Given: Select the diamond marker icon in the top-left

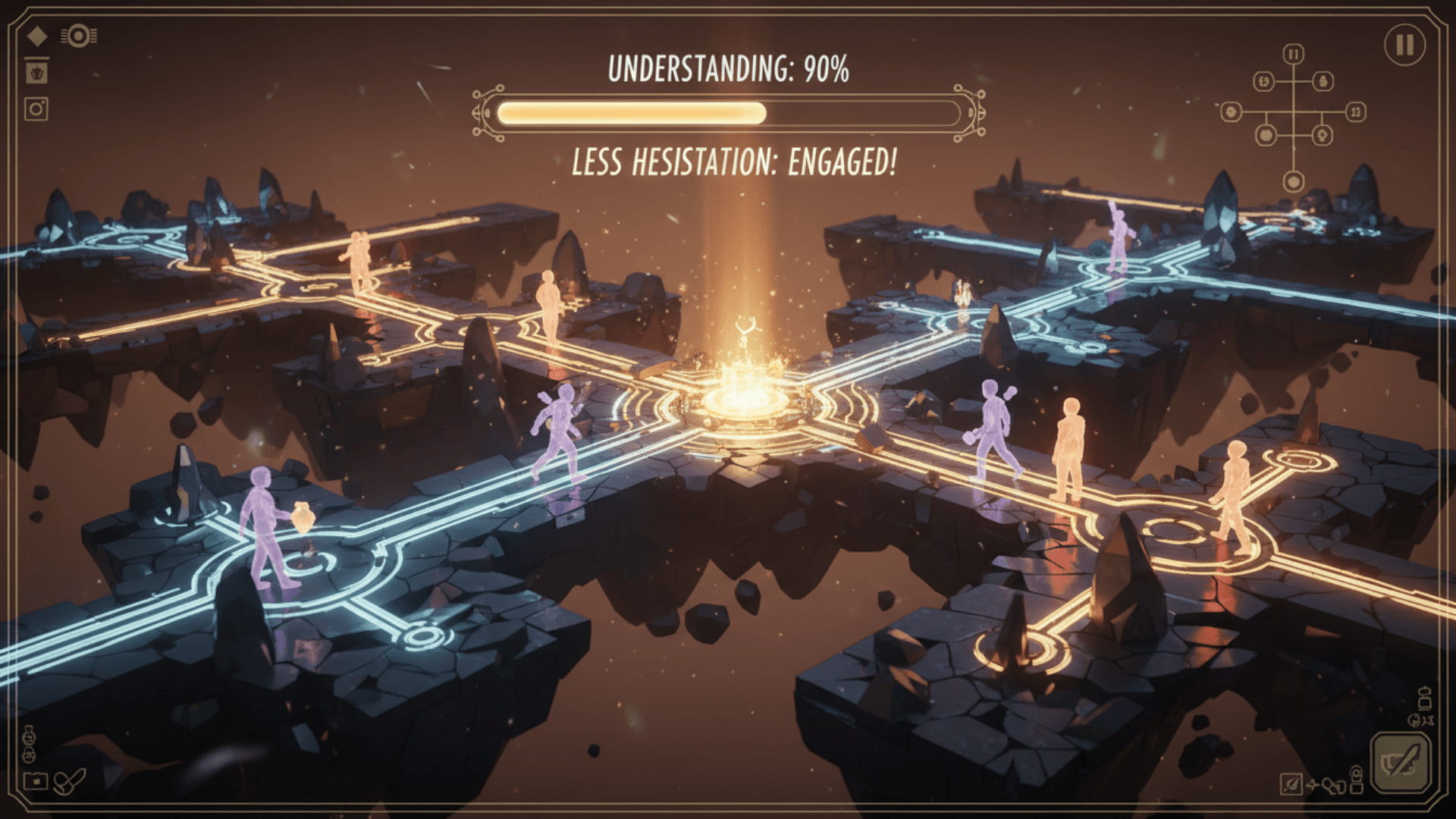Looking at the screenshot, I should click(x=37, y=36).
